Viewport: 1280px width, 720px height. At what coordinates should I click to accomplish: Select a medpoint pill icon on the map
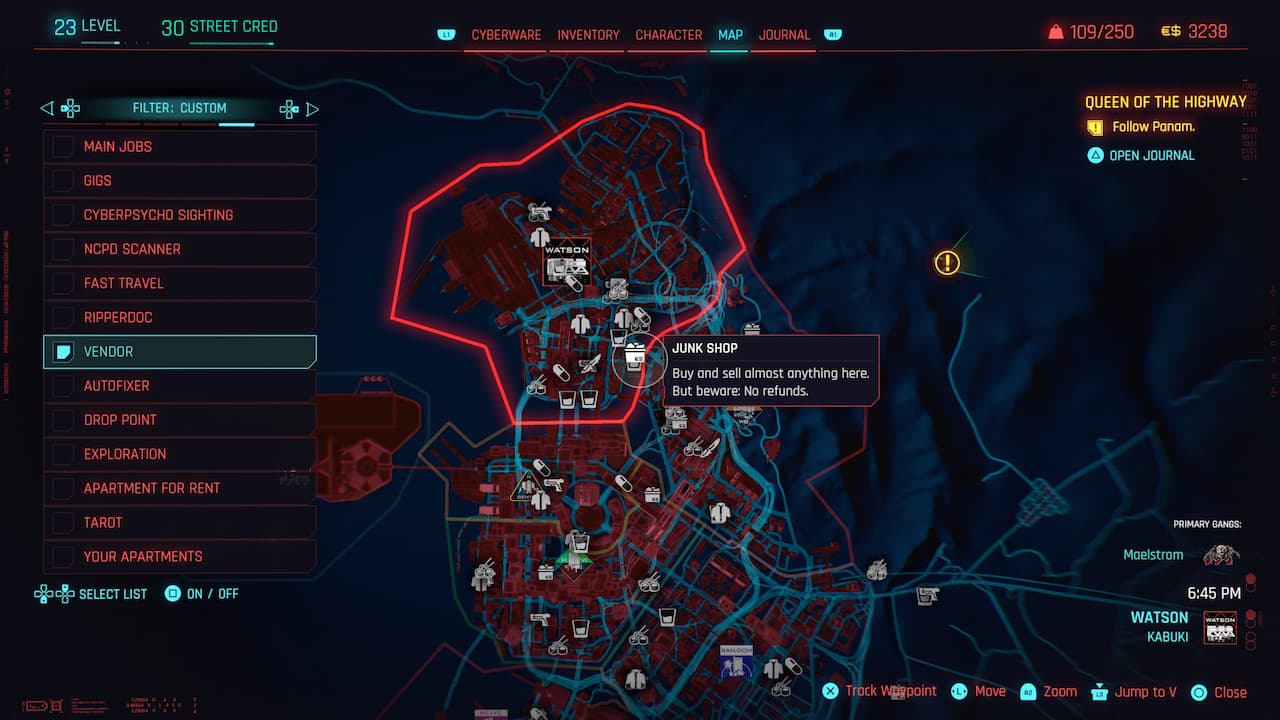[562, 374]
